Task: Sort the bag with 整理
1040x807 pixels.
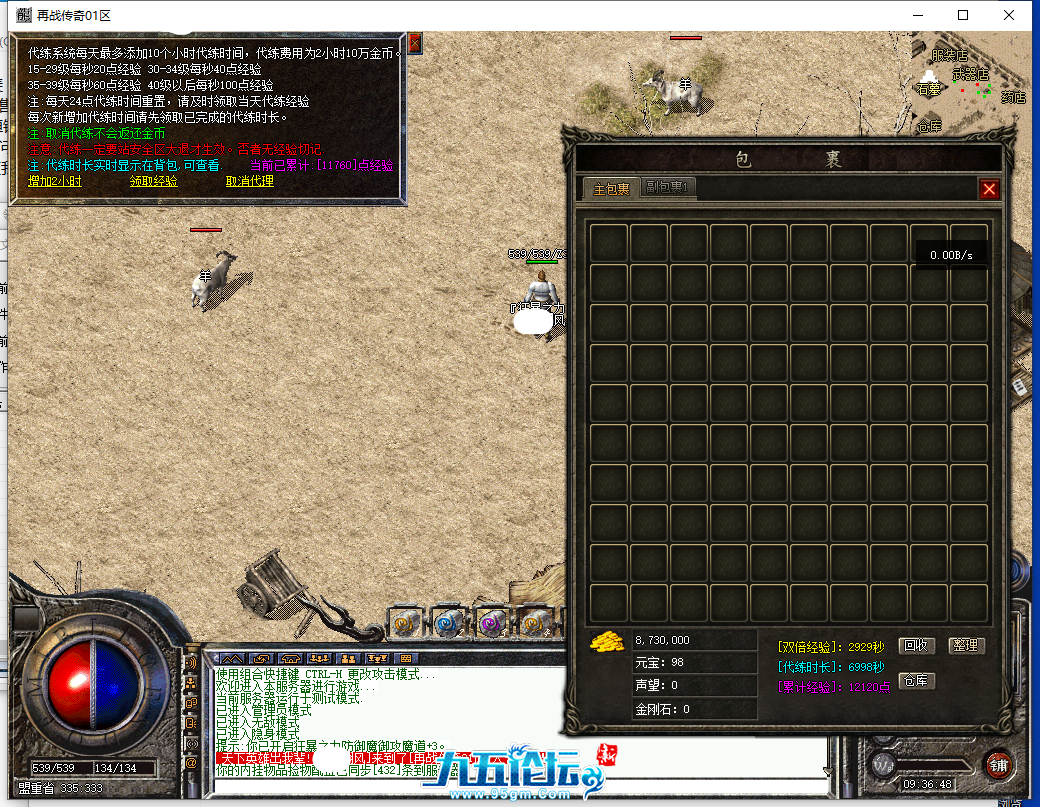Action: (x=965, y=646)
